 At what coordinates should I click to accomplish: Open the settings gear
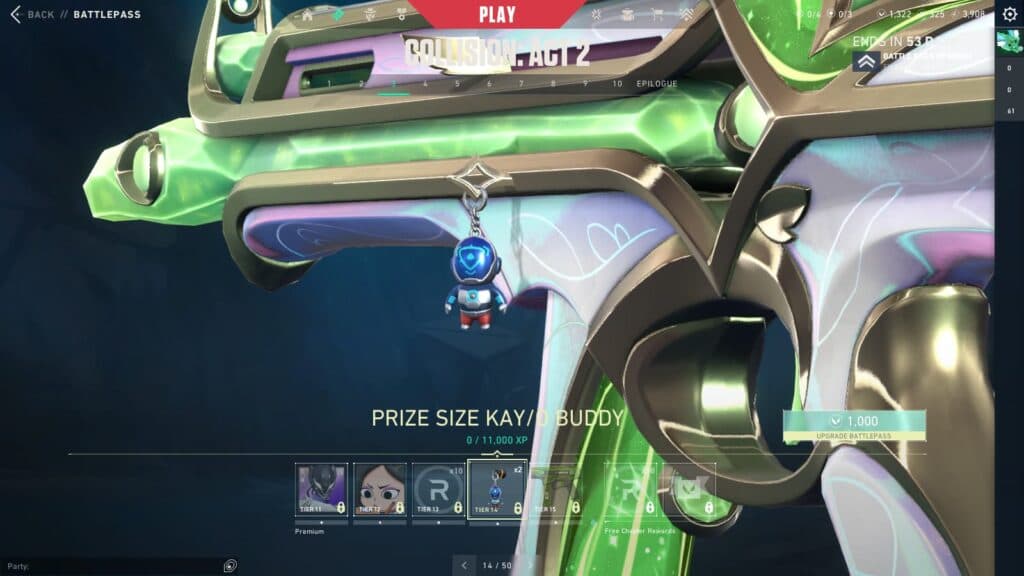[x=1010, y=14]
